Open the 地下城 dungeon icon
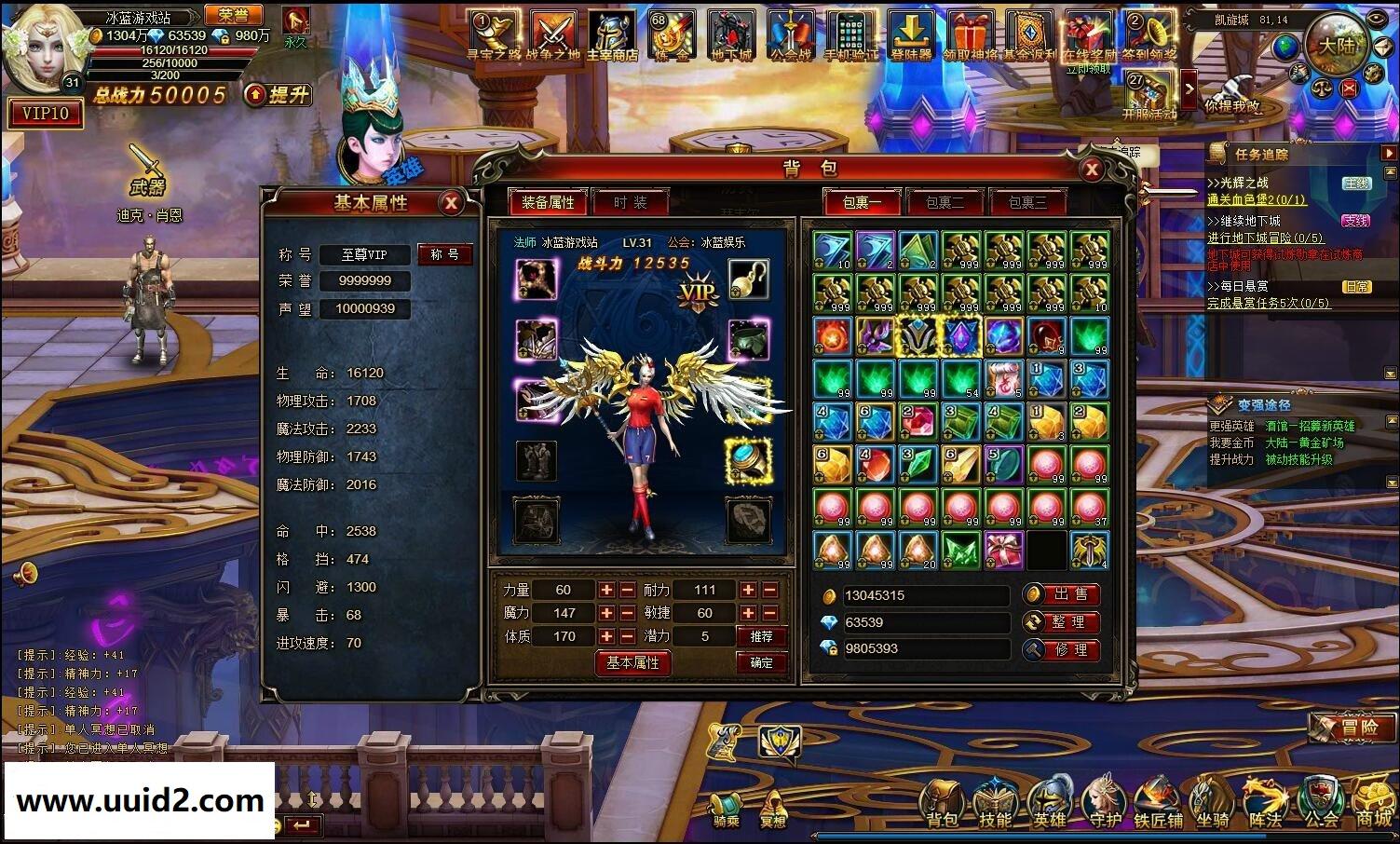The height and width of the screenshot is (844, 1400). (x=731, y=37)
